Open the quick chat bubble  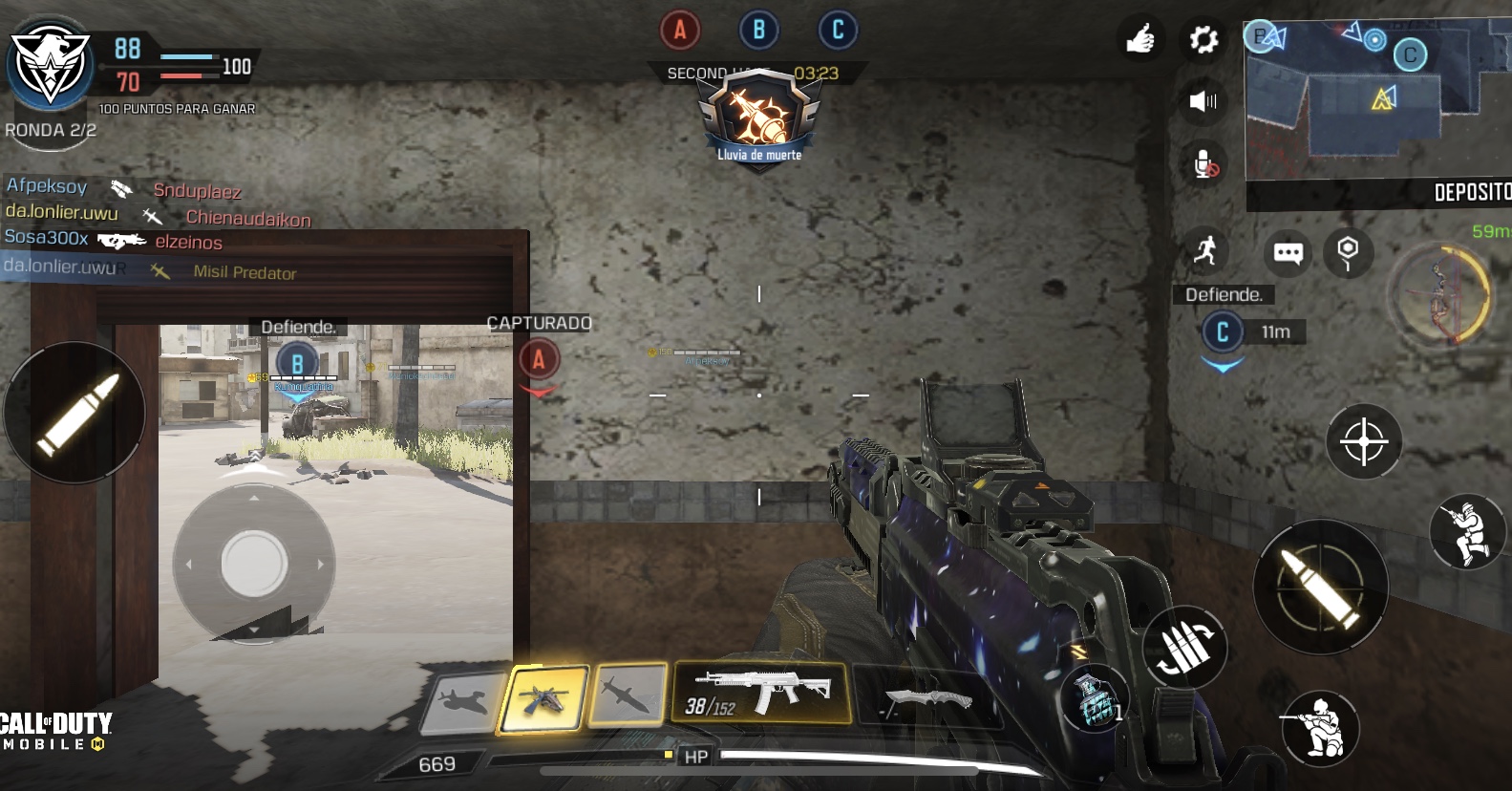(x=1288, y=253)
